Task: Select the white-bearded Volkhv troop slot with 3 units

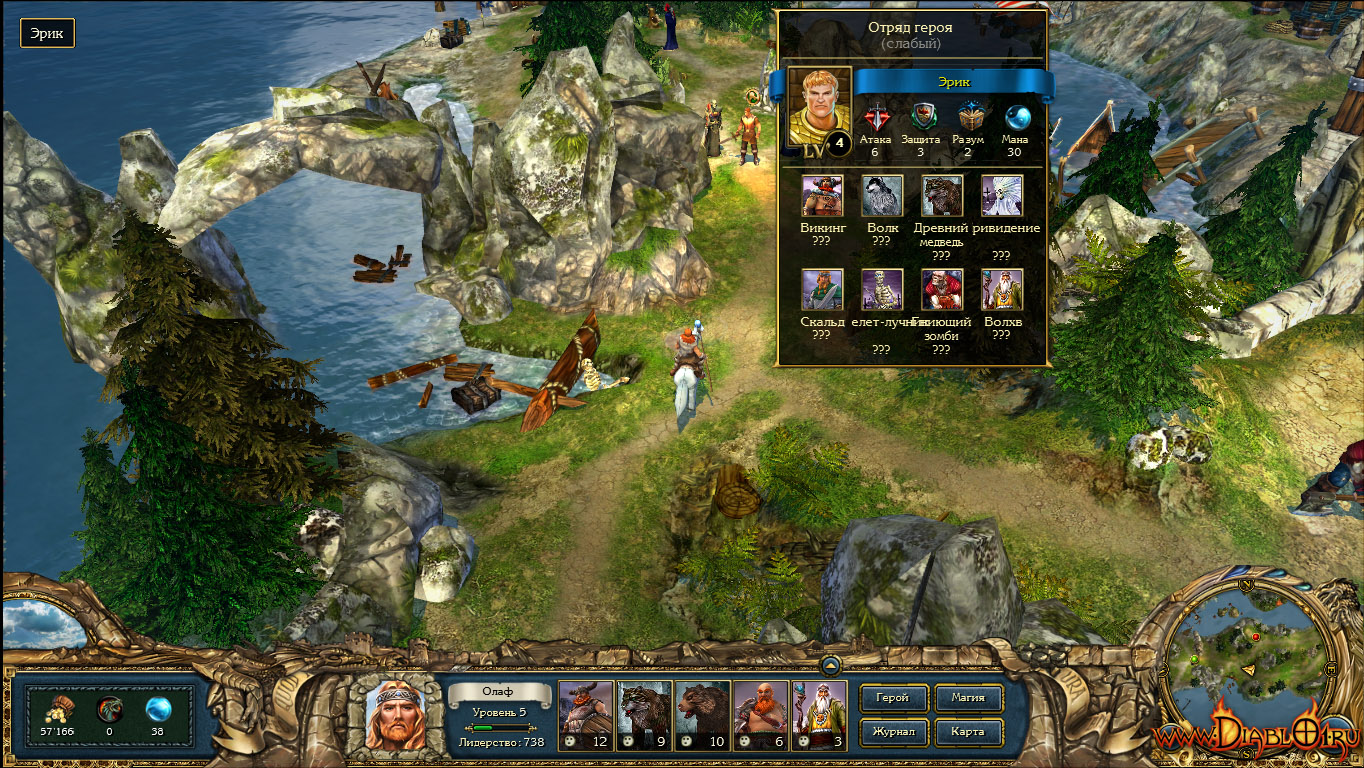Action: point(819,716)
